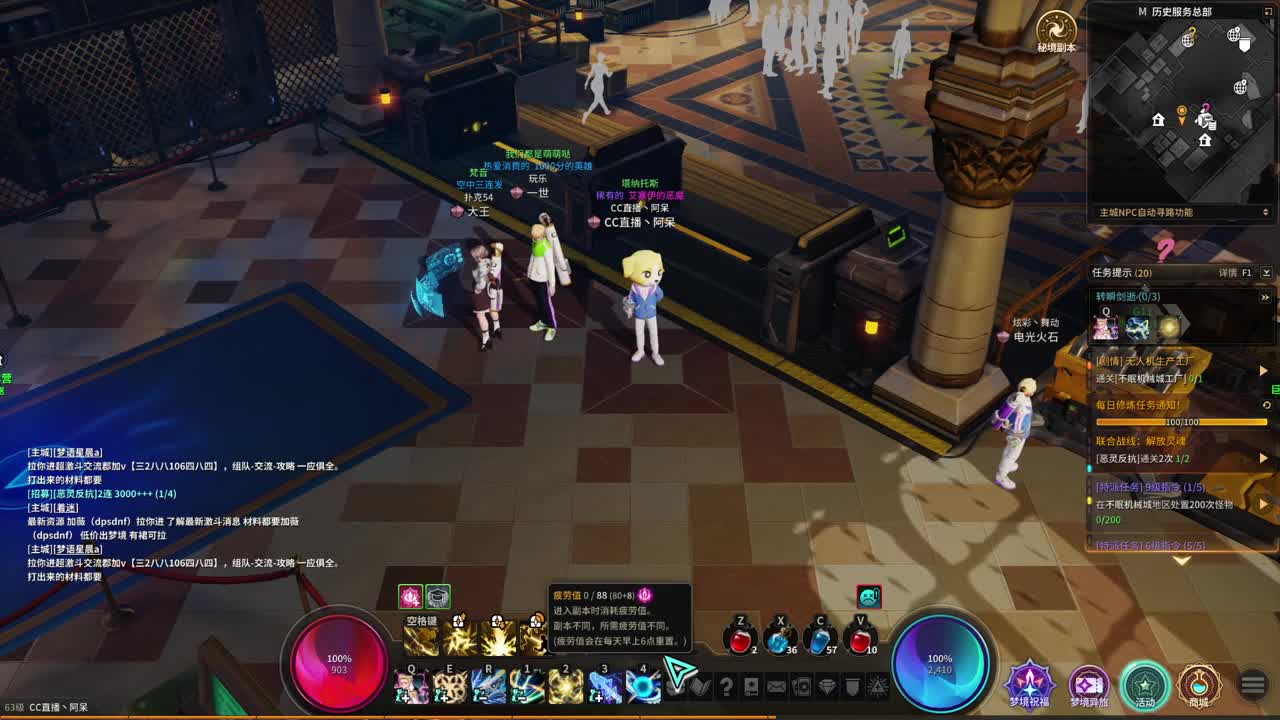Click the graduation cap mentor icon above skills
This screenshot has height=720, width=1280.
[440, 596]
